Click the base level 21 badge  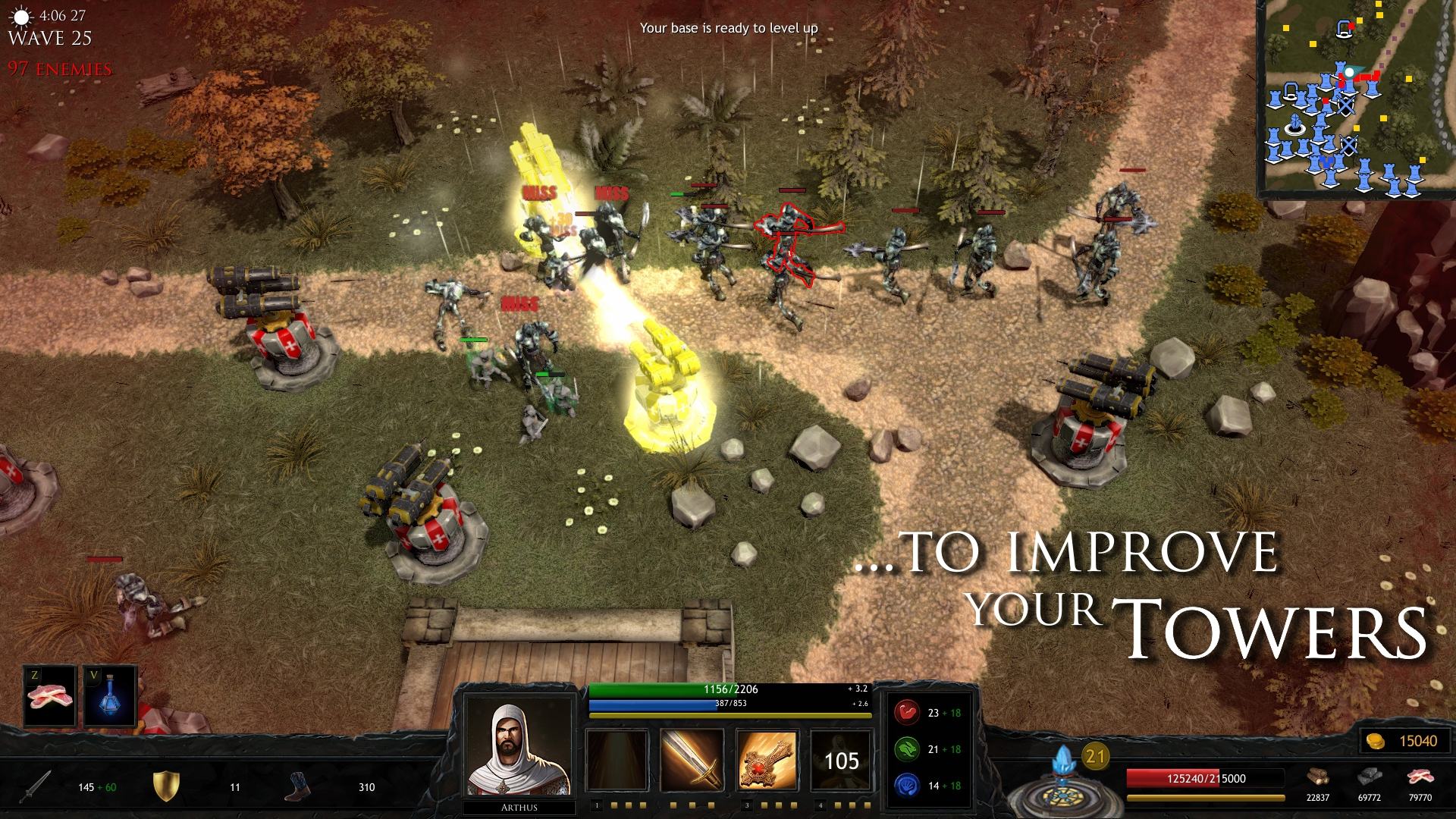(1094, 756)
